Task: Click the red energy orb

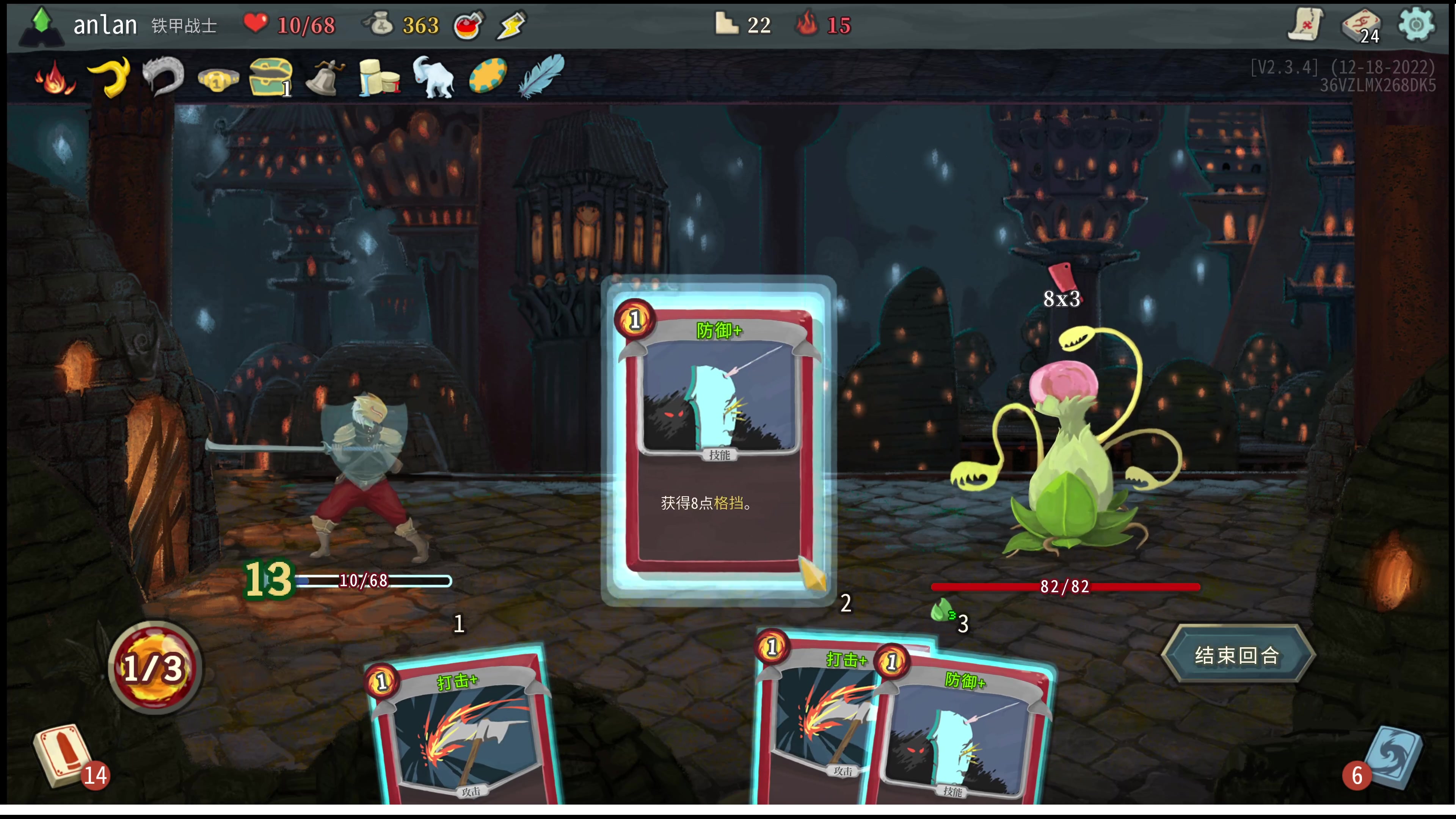Action: click(x=154, y=668)
